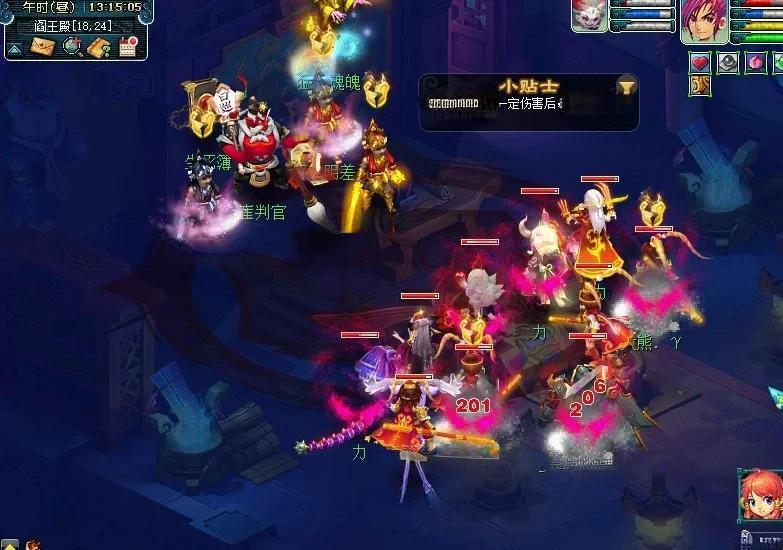This screenshot has height=550, width=783.
Task: Click the pink peach status icon
Action: (x=757, y=62)
